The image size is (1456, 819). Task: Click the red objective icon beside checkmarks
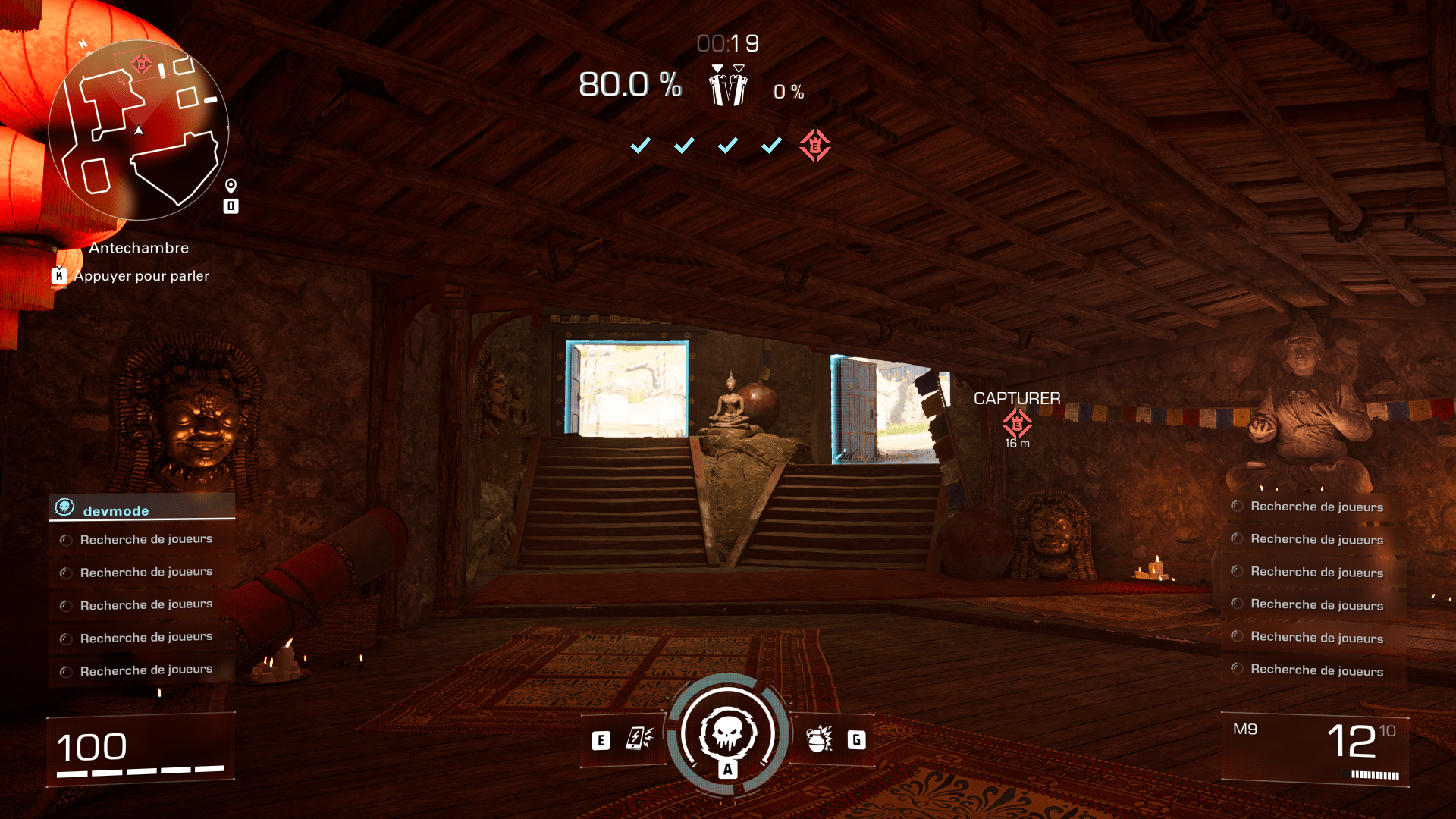tap(814, 145)
